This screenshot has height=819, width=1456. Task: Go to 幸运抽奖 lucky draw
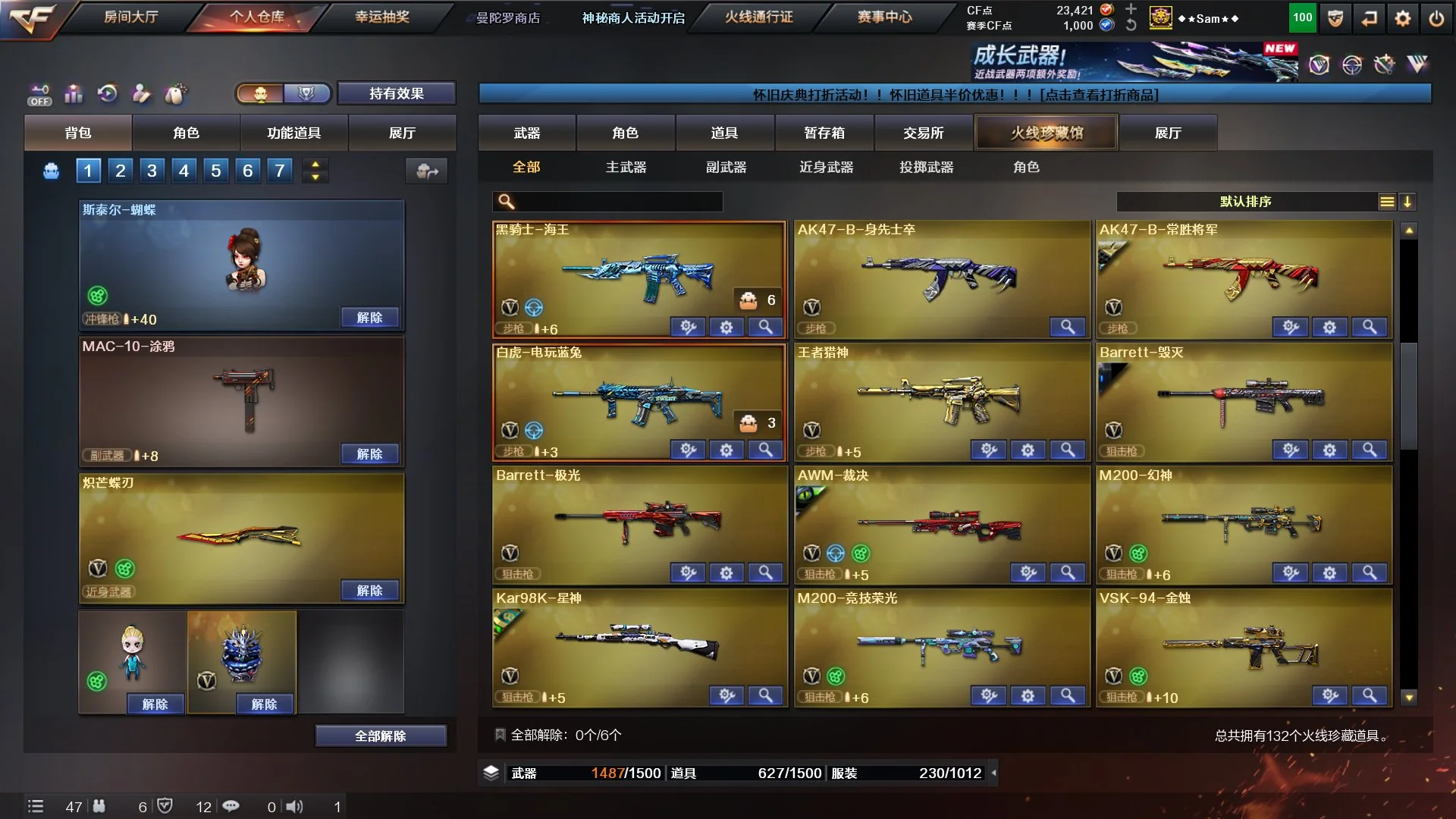pos(382,17)
